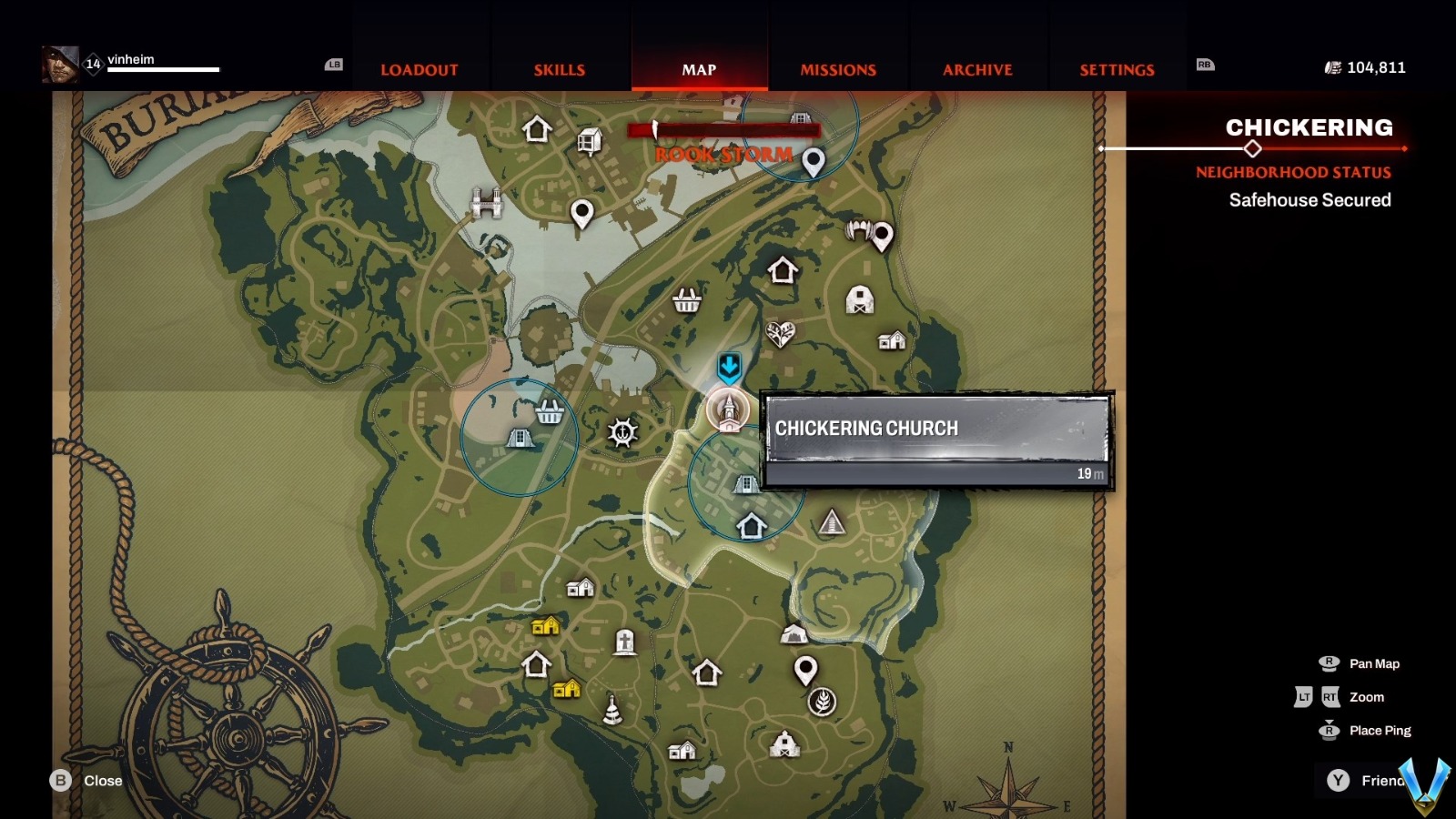
Task: Click the vinheim player portrait
Action: pyautogui.click(x=60, y=65)
